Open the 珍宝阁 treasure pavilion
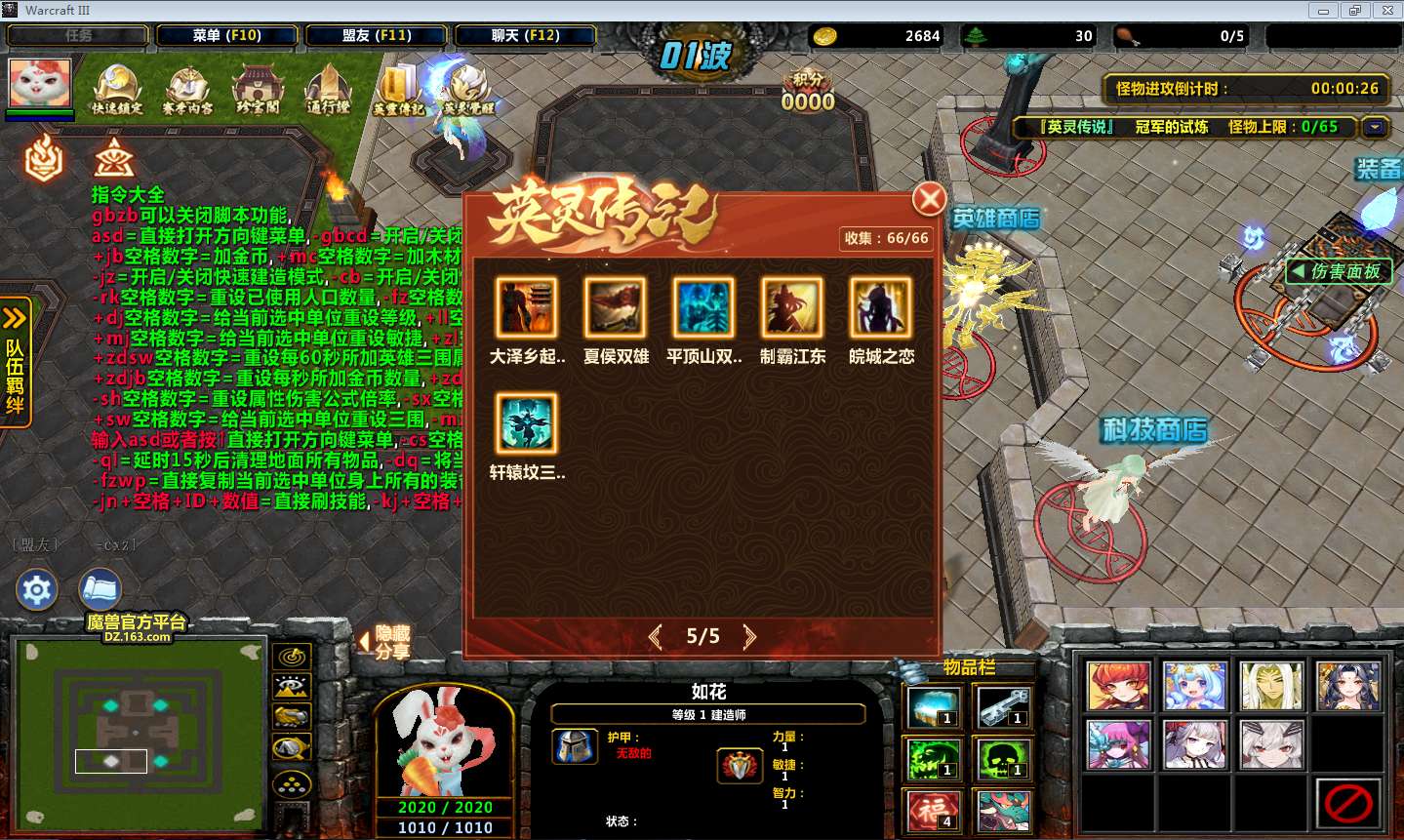1404x840 pixels. tap(258, 90)
